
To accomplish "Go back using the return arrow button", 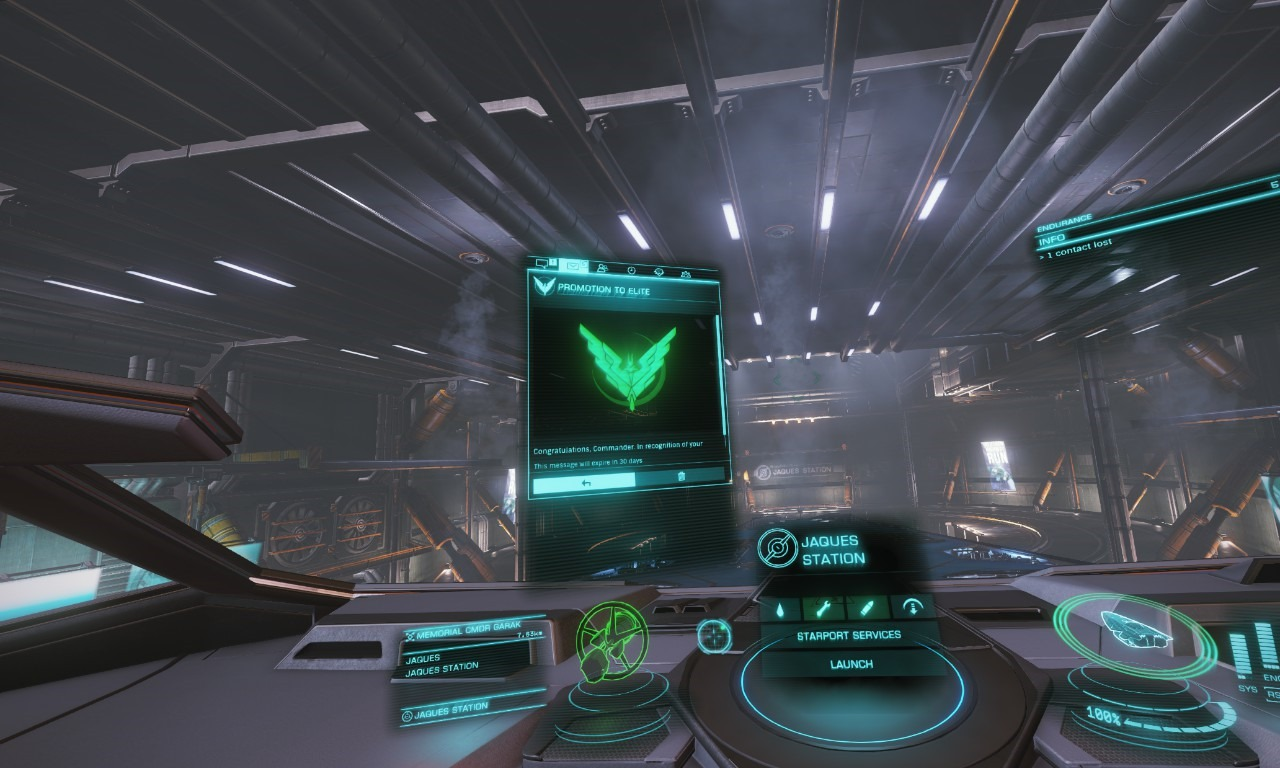I will pos(585,485).
